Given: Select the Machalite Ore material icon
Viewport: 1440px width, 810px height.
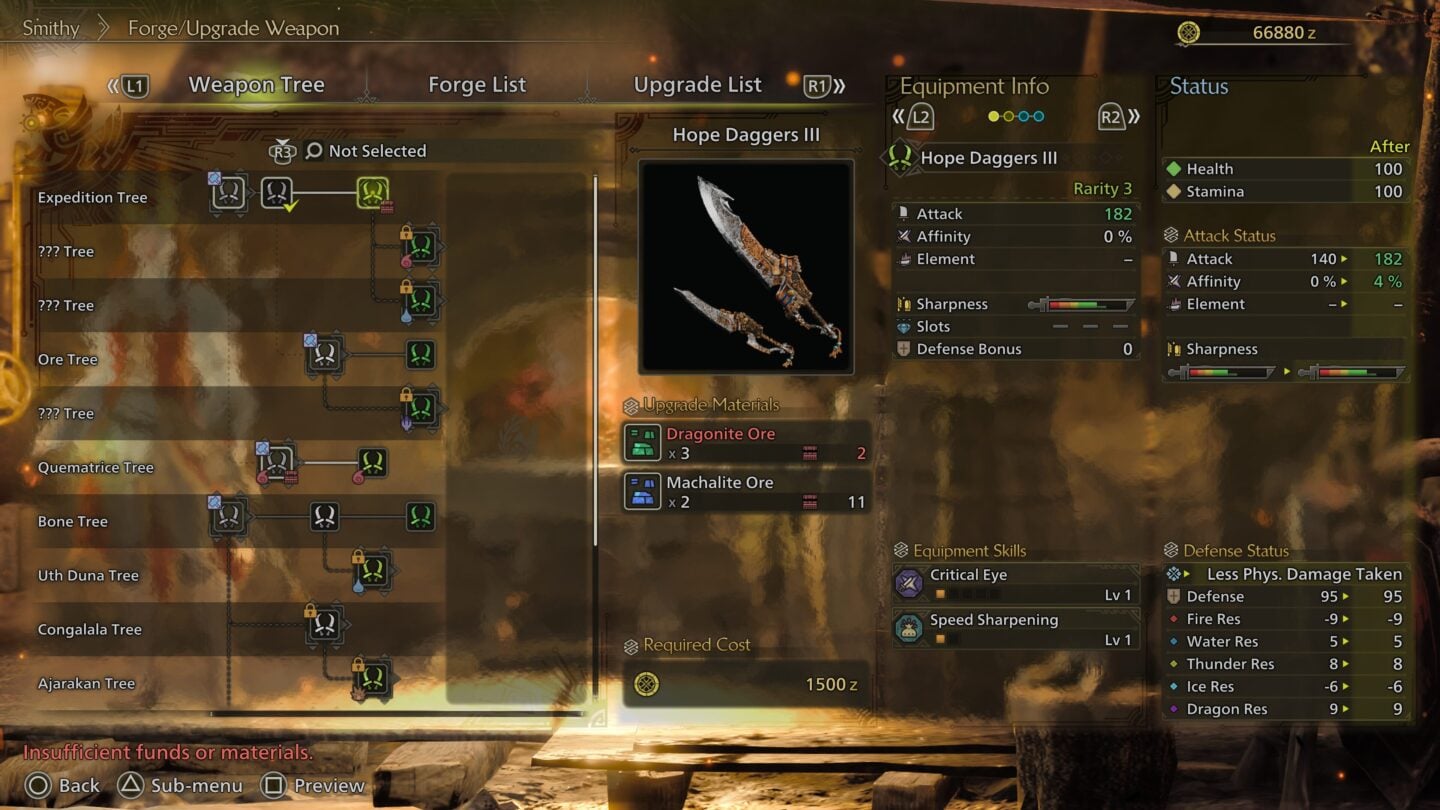Looking at the screenshot, I should [641, 490].
